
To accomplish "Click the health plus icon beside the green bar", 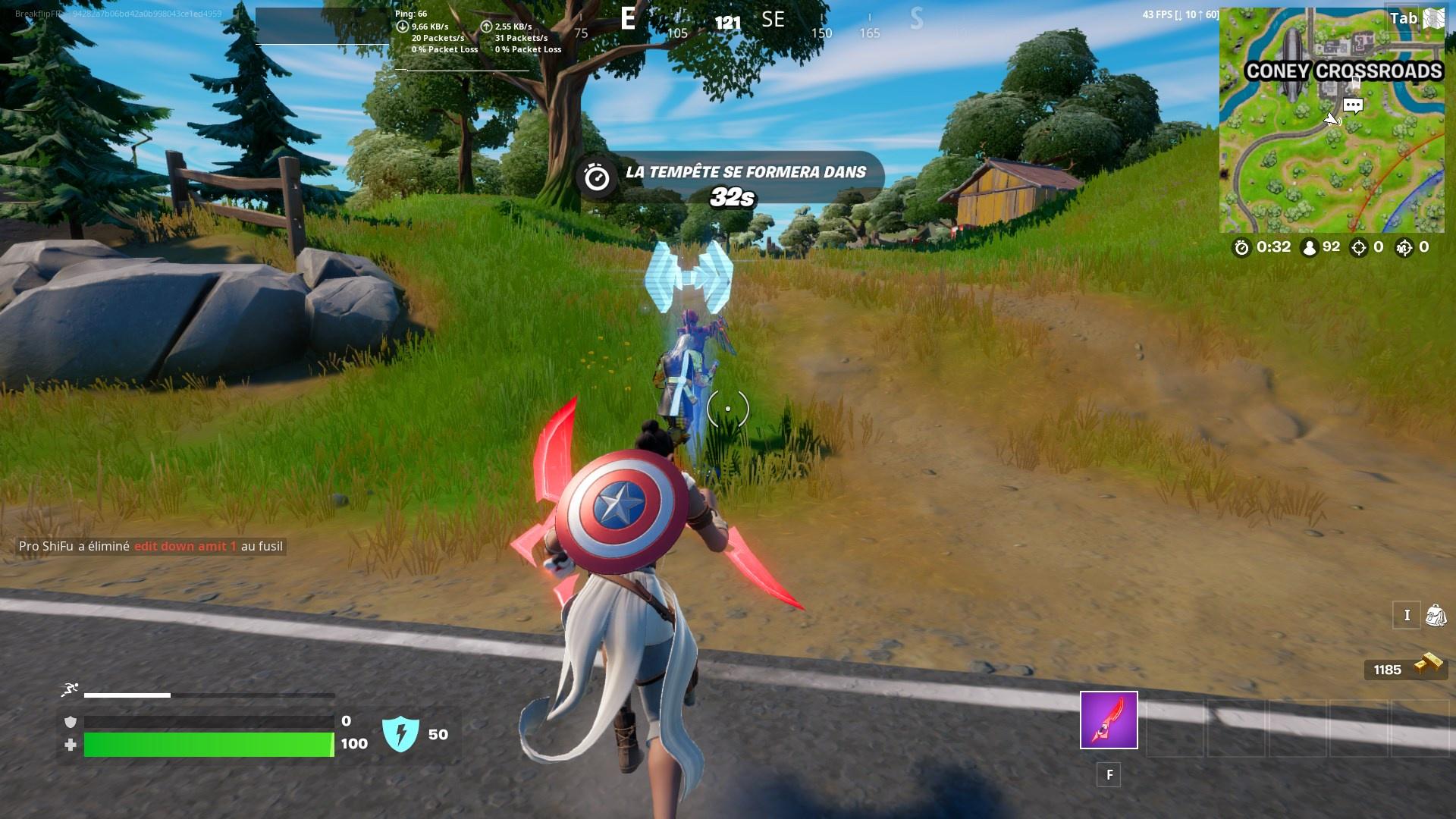I will (71, 745).
